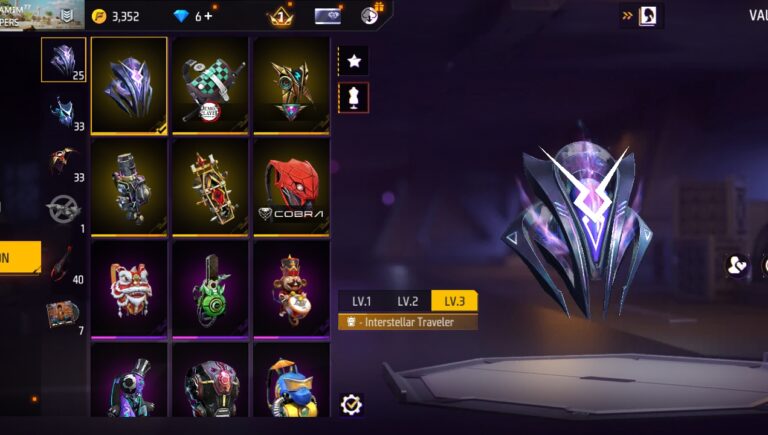
Task: Switch to LV.1 backpack appearance
Action: [x=361, y=301]
